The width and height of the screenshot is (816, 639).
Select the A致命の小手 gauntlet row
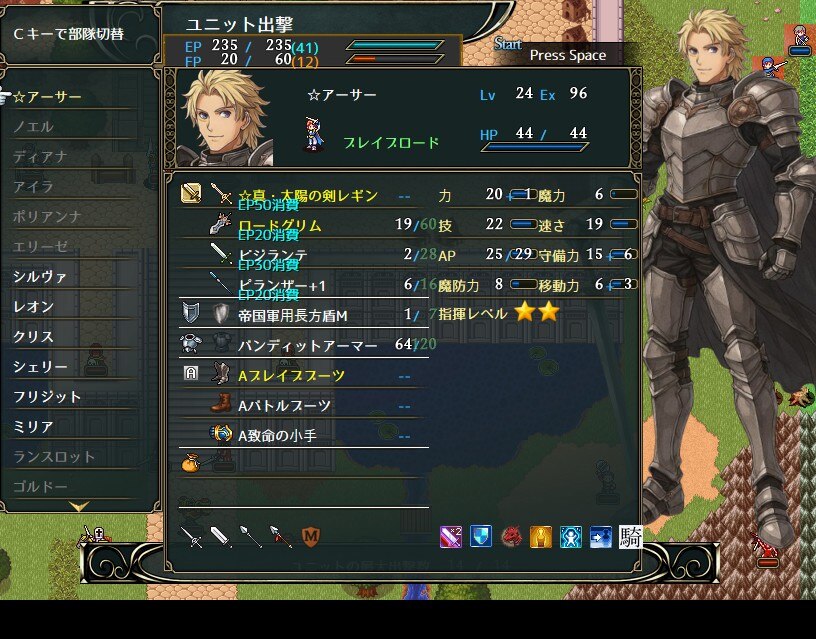pyautogui.click(x=285, y=435)
